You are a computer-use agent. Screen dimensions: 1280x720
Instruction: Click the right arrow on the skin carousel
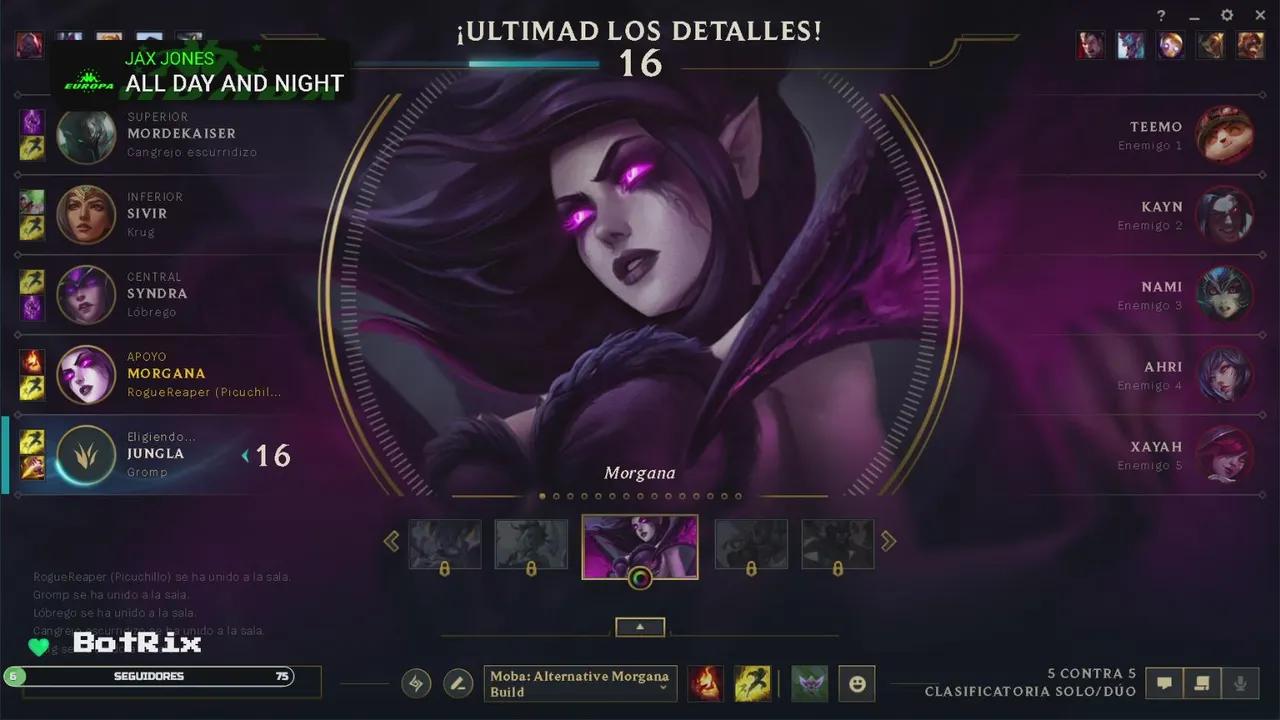[x=888, y=540]
